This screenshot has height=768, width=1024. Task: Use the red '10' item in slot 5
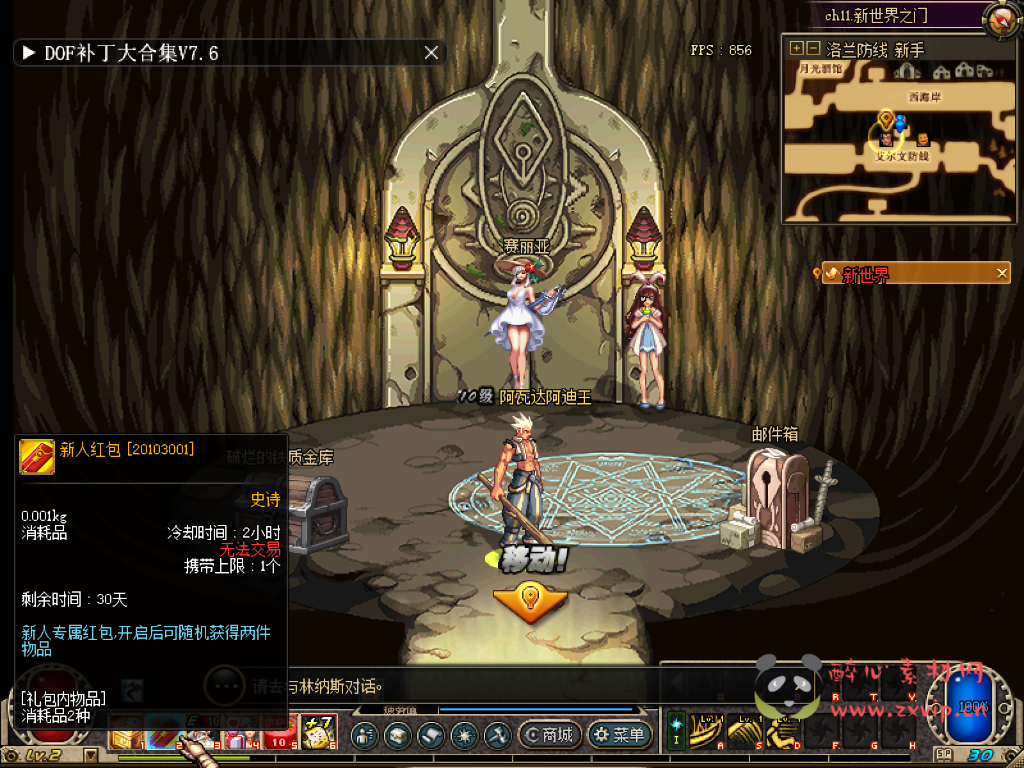280,735
